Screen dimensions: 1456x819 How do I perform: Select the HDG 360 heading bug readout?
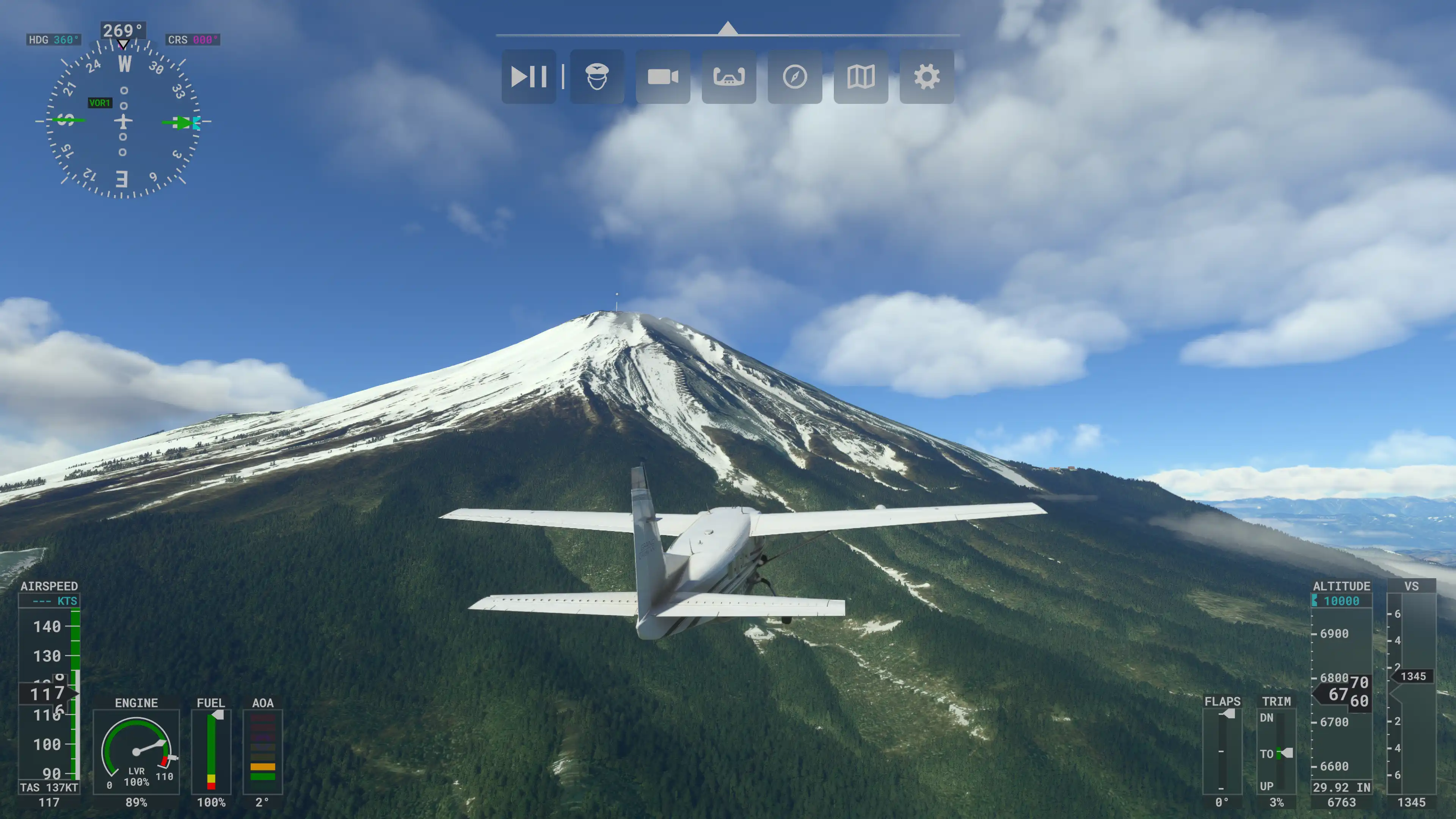[x=54, y=39]
